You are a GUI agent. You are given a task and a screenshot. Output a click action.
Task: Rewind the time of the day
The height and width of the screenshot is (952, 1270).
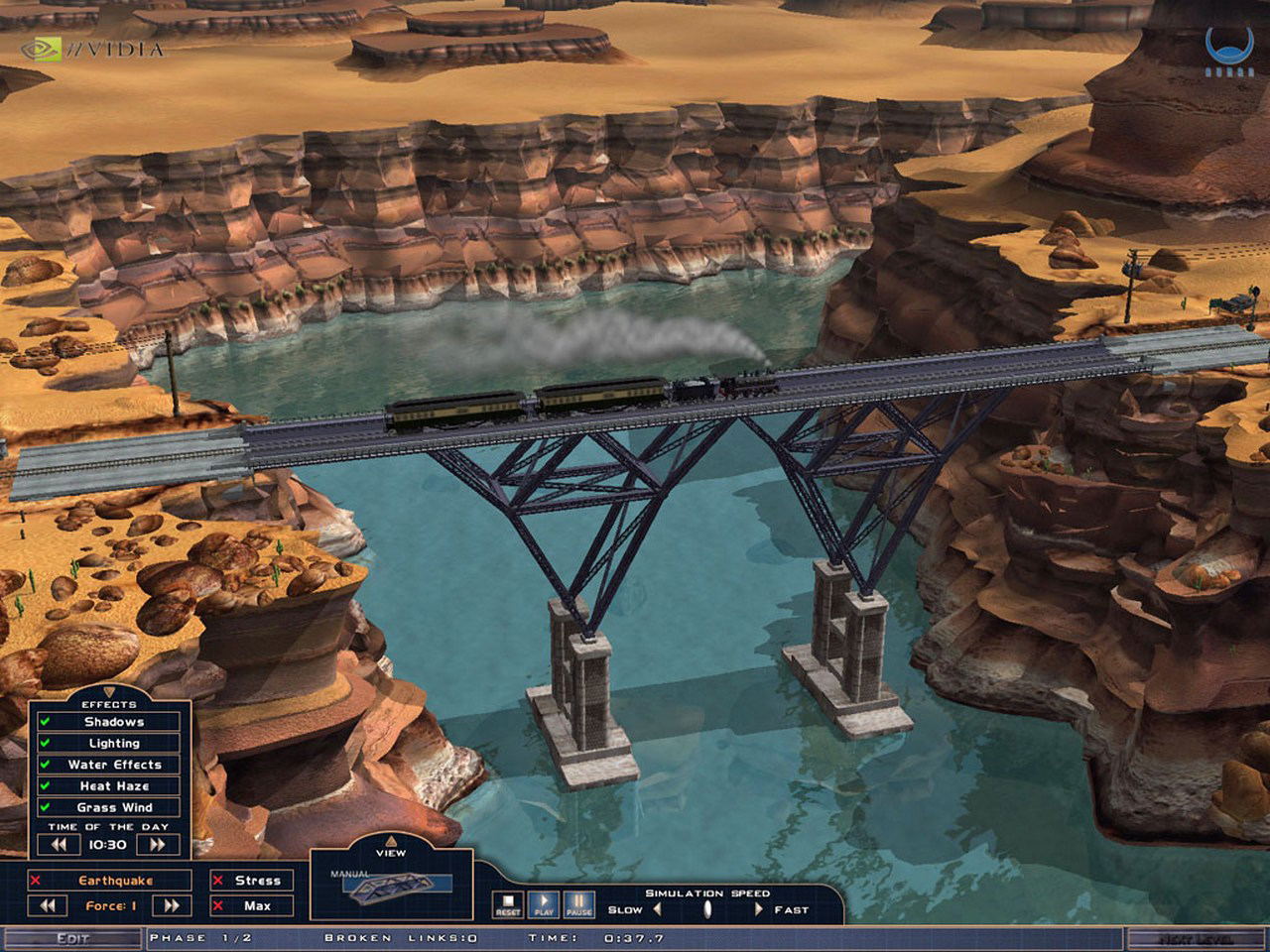[x=59, y=845]
